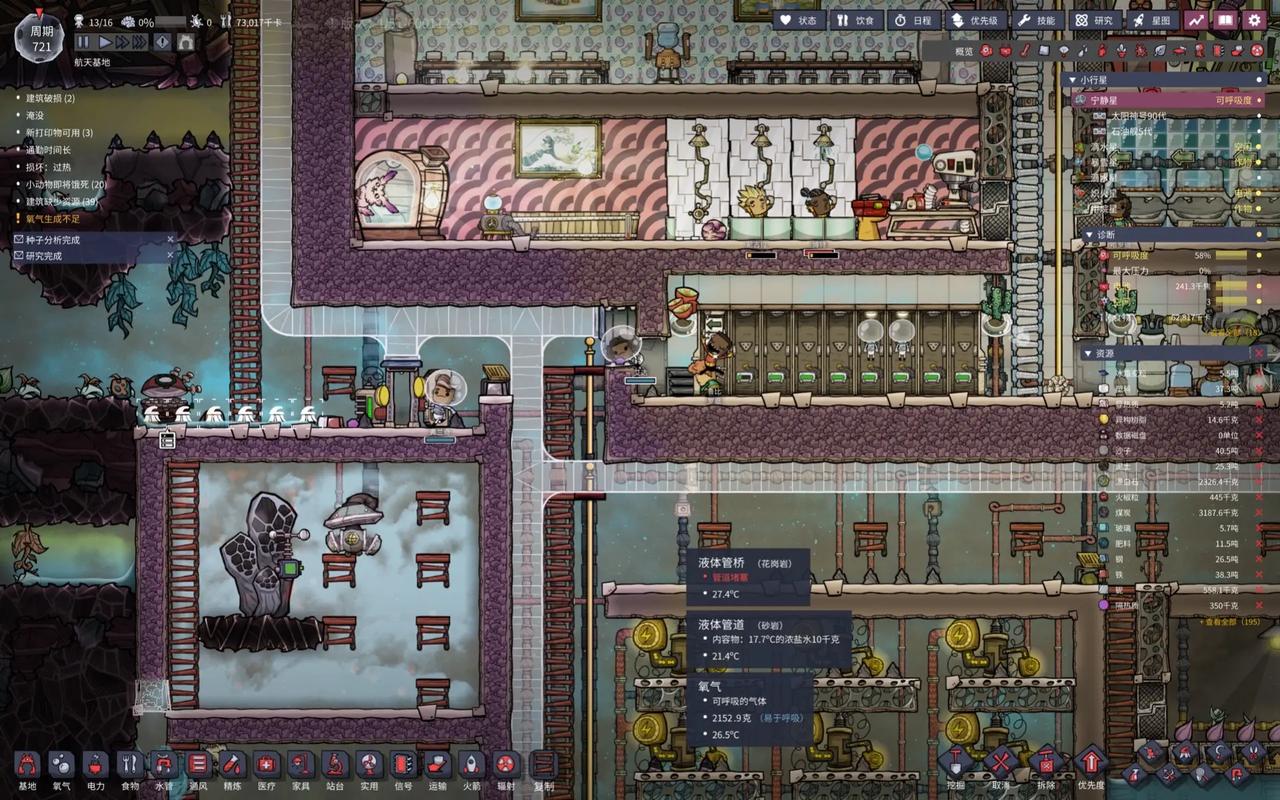Screen dimensions: 1280x800
Task: Open the 氧气 (Oxygen) build category
Action: (x=61, y=768)
